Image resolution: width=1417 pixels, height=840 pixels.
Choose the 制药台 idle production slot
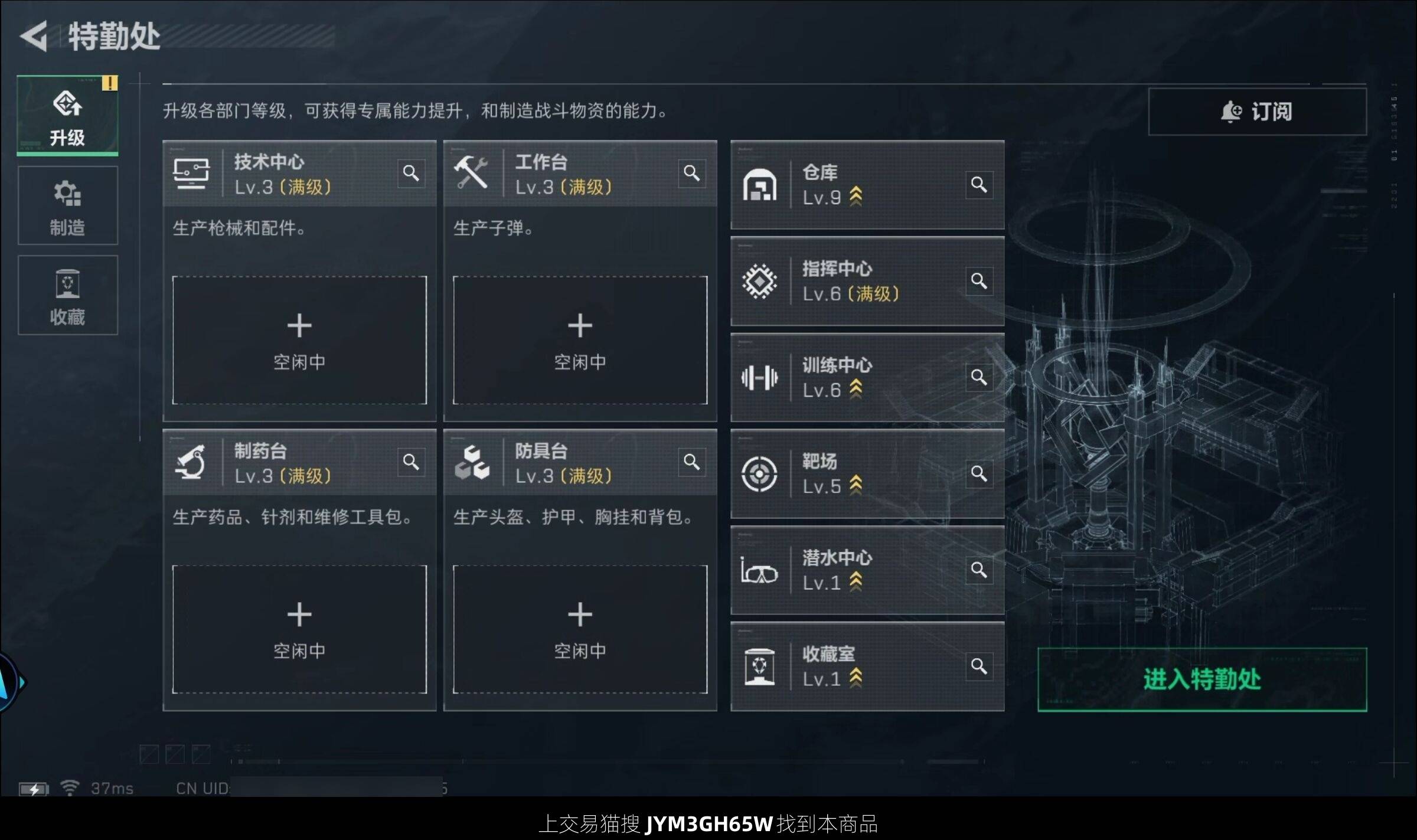click(x=299, y=629)
